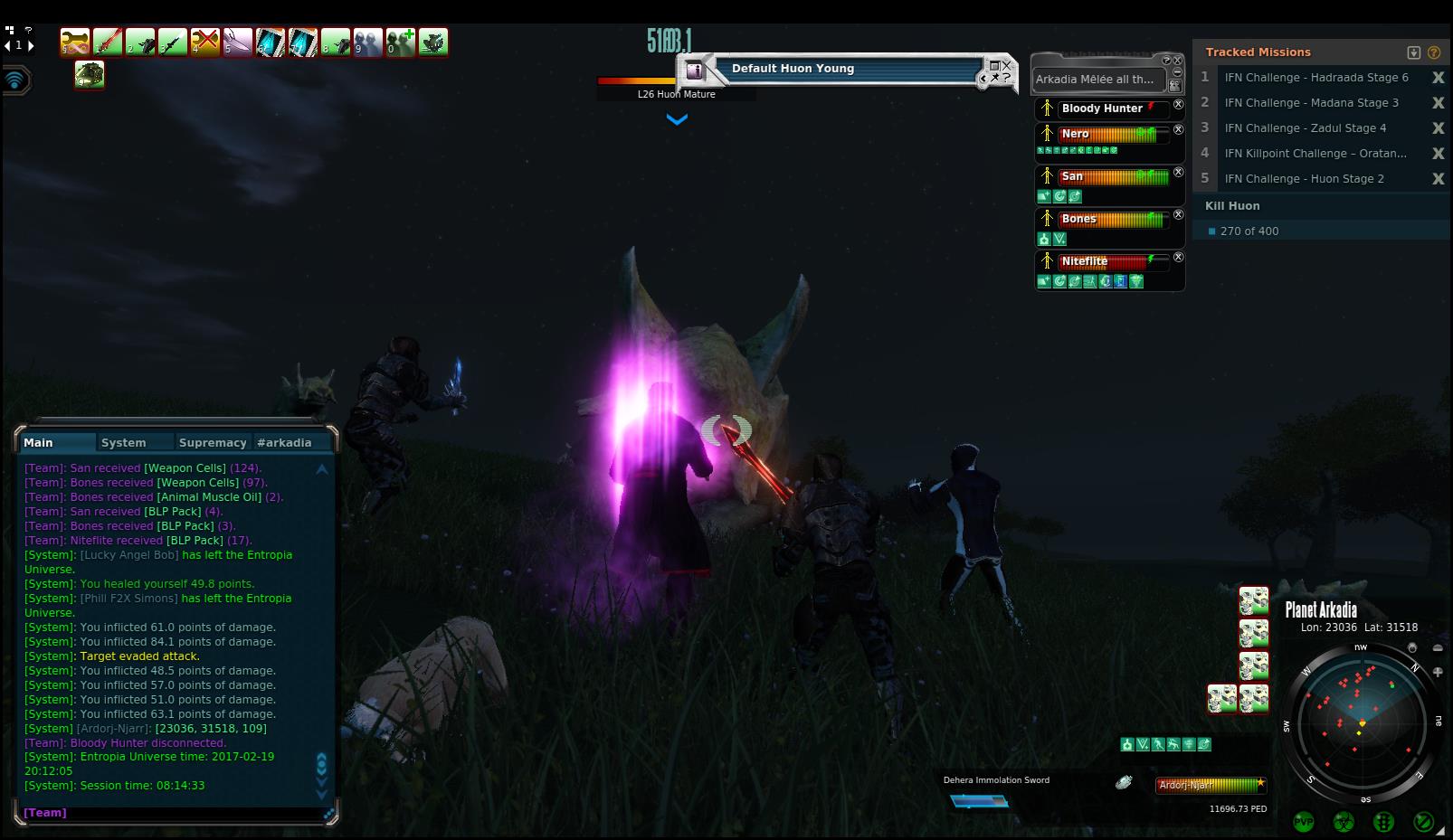Remove Huon Stage 2 from tracked missions
Screen dimensions: 1453x840
pos(1438,179)
